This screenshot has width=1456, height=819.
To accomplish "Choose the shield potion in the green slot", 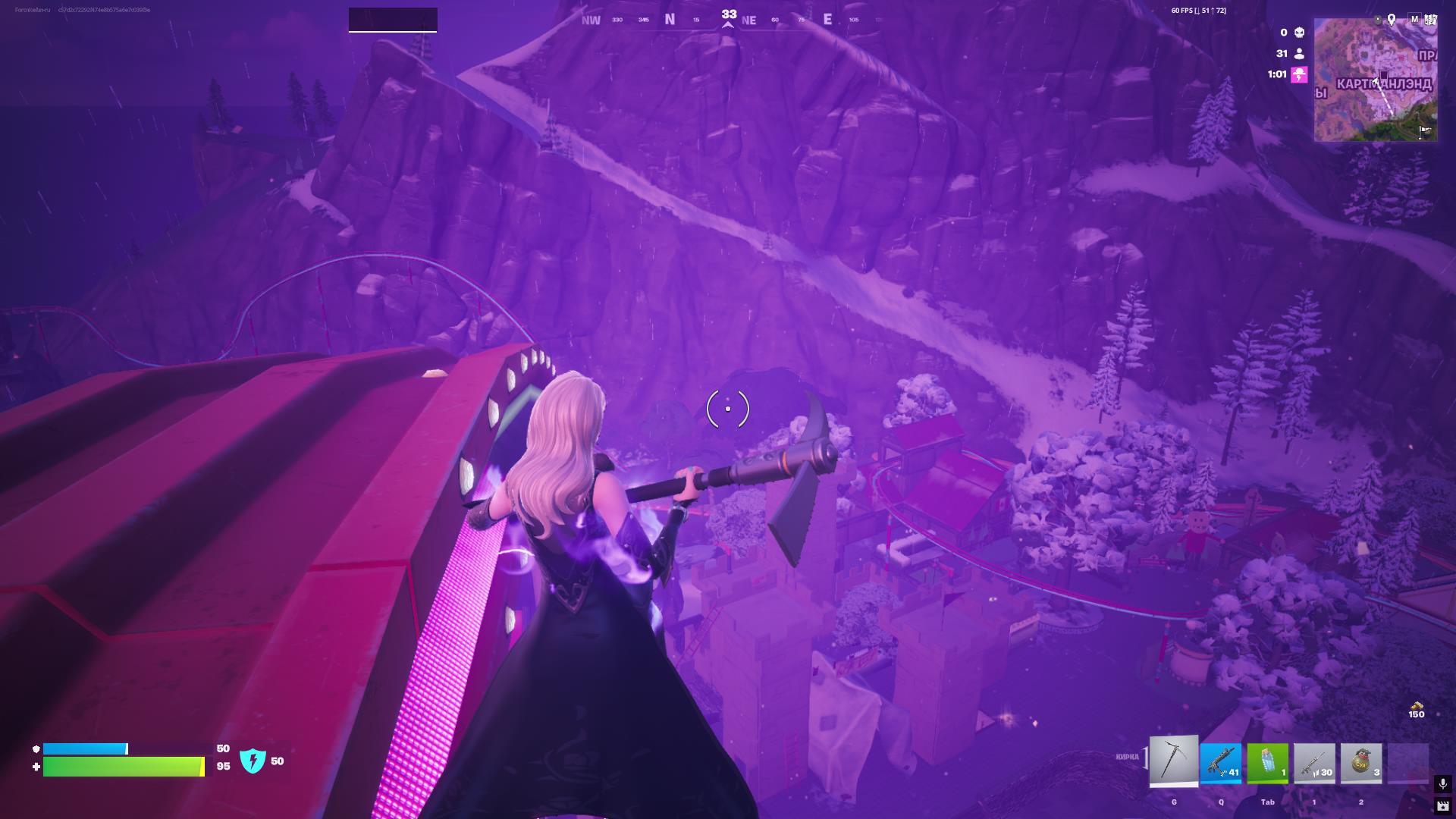I will (x=1268, y=763).
